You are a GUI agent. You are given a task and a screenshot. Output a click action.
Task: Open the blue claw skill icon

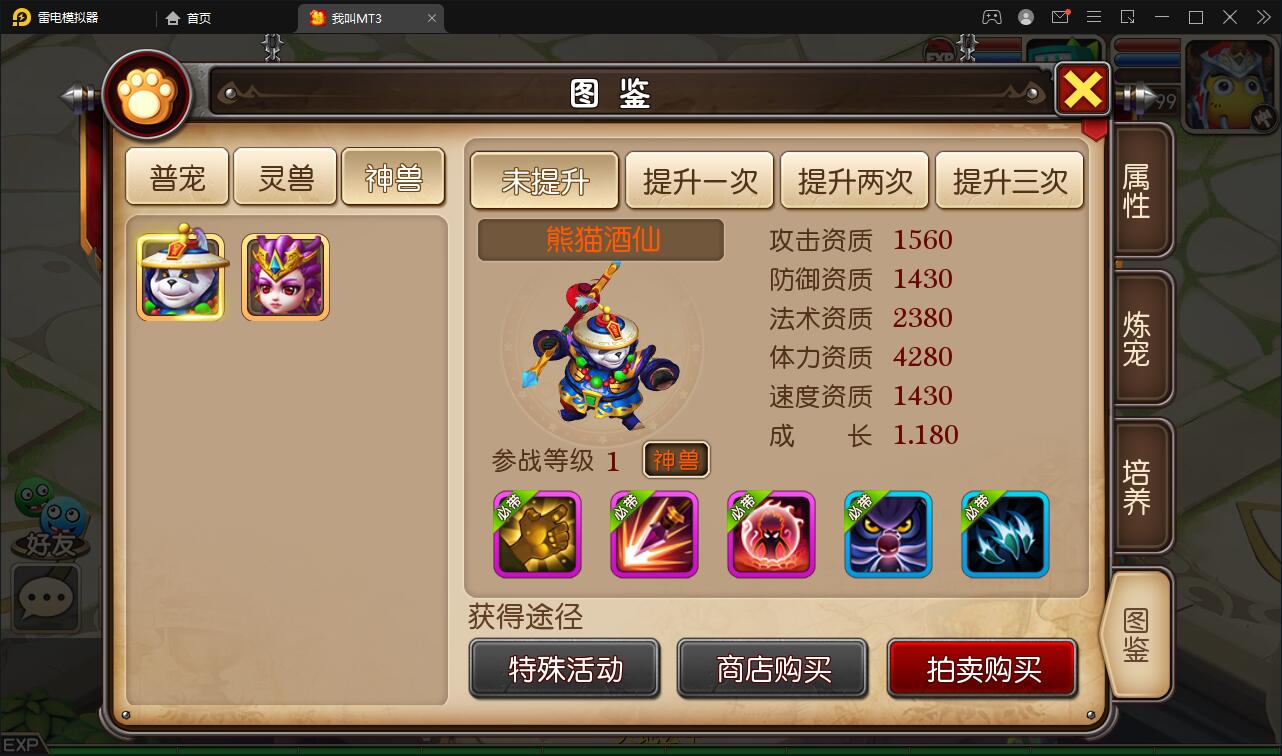[1005, 534]
